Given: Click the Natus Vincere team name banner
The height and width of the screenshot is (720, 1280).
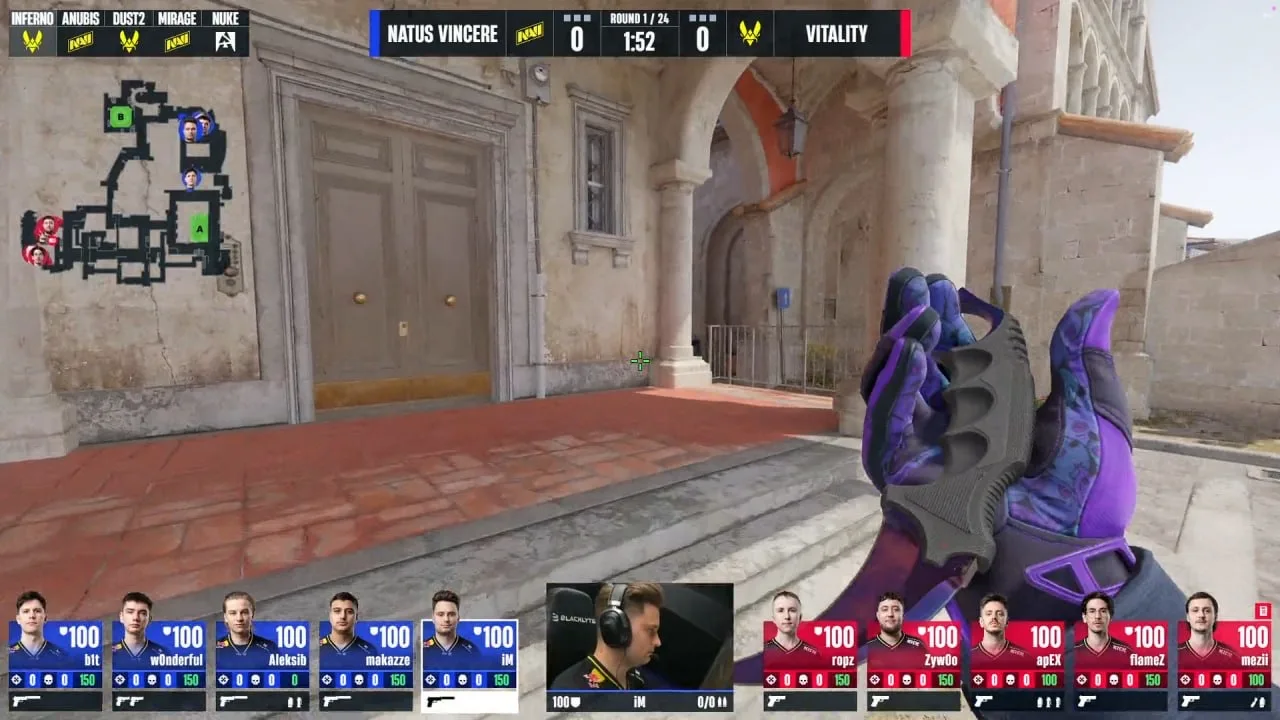Looking at the screenshot, I should pyautogui.click(x=441, y=34).
